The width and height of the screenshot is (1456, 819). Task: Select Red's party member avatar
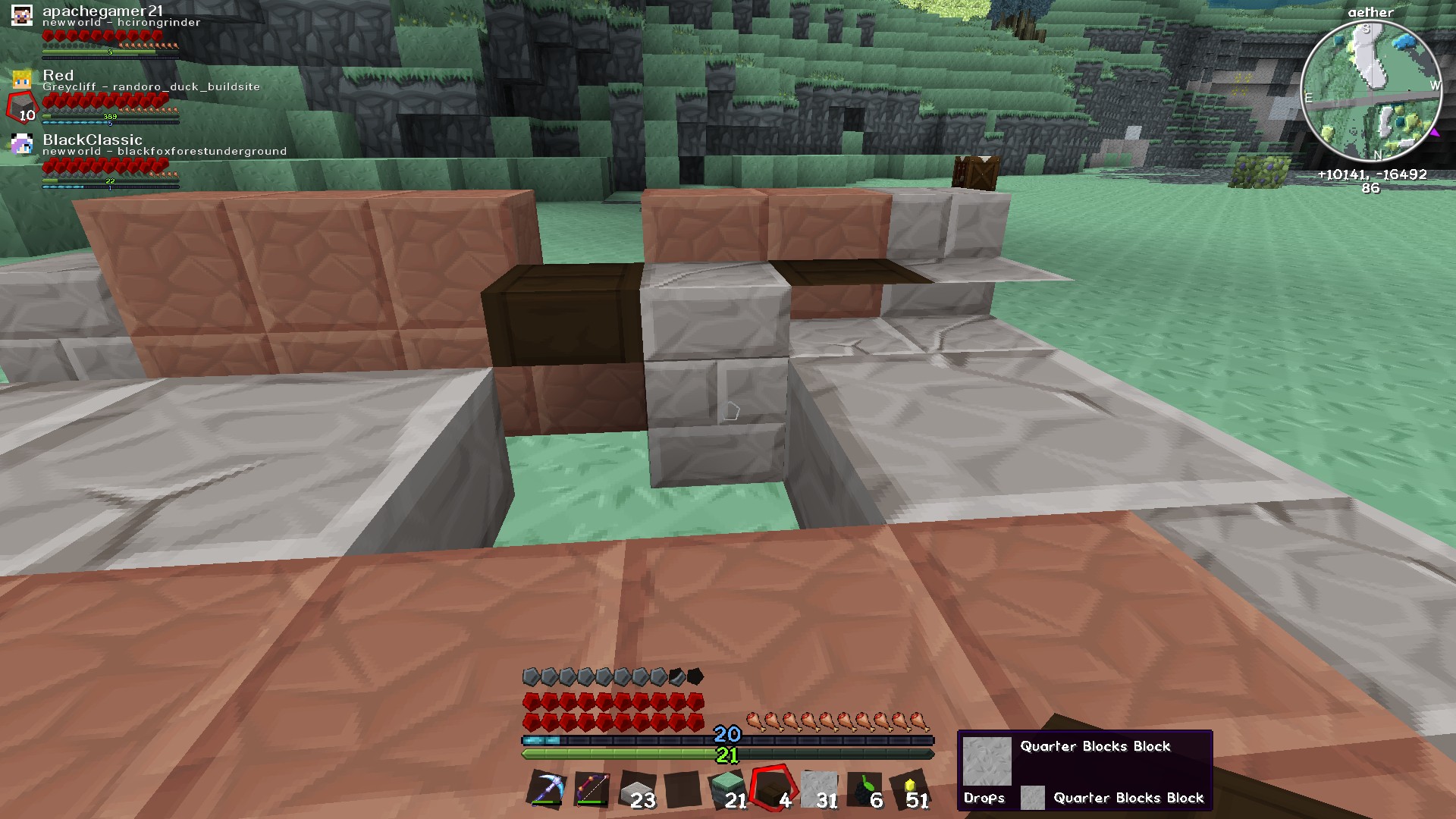[x=22, y=79]
